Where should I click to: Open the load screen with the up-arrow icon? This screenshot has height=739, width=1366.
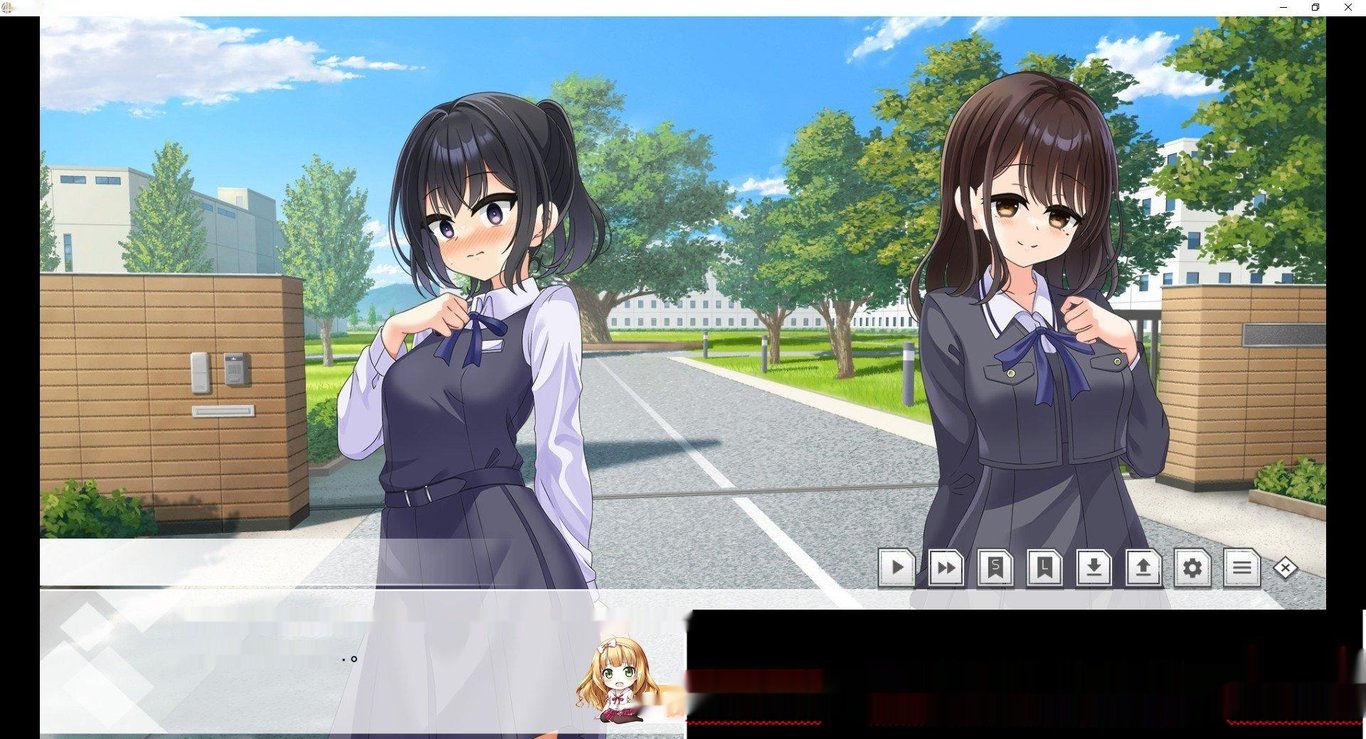(1143, 568)
